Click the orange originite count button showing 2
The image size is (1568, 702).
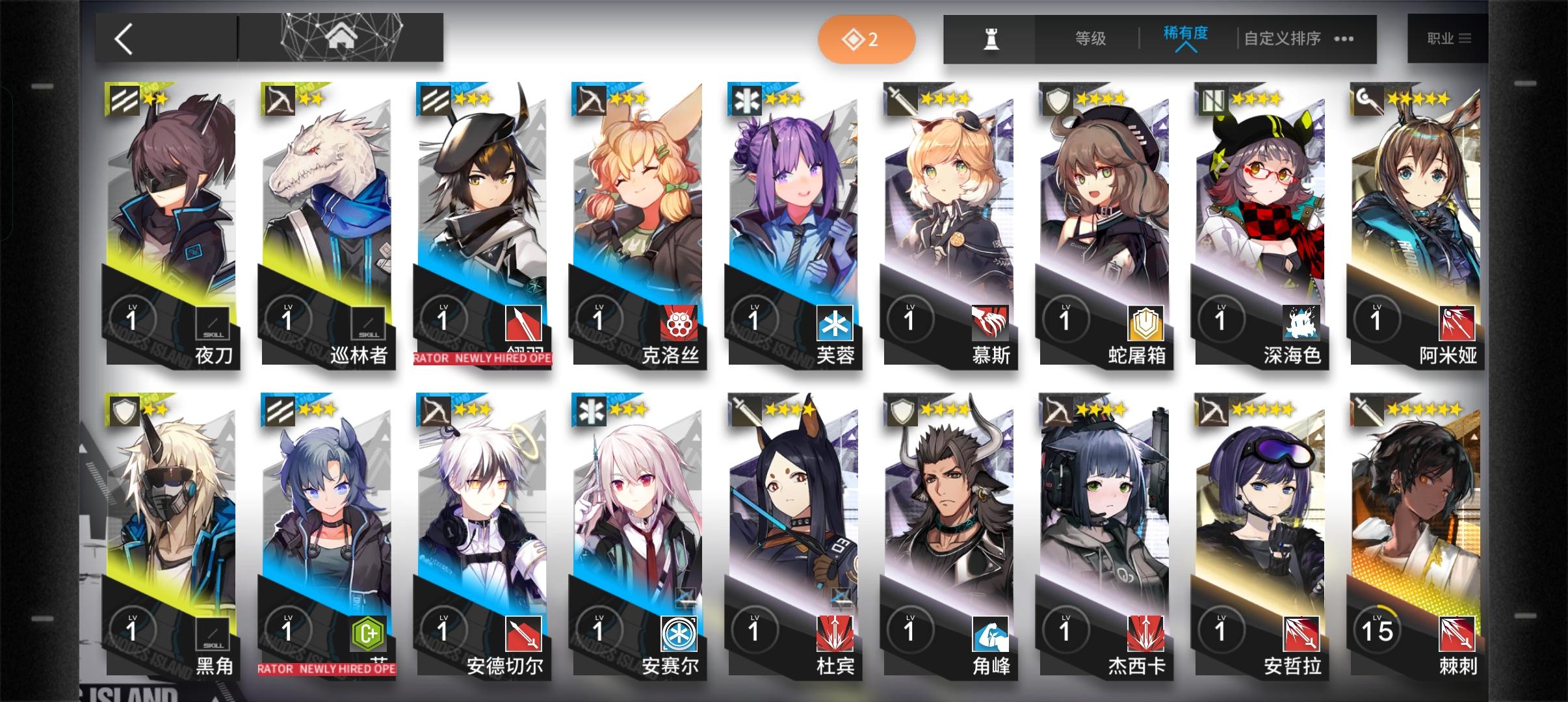tap(867, 39)
